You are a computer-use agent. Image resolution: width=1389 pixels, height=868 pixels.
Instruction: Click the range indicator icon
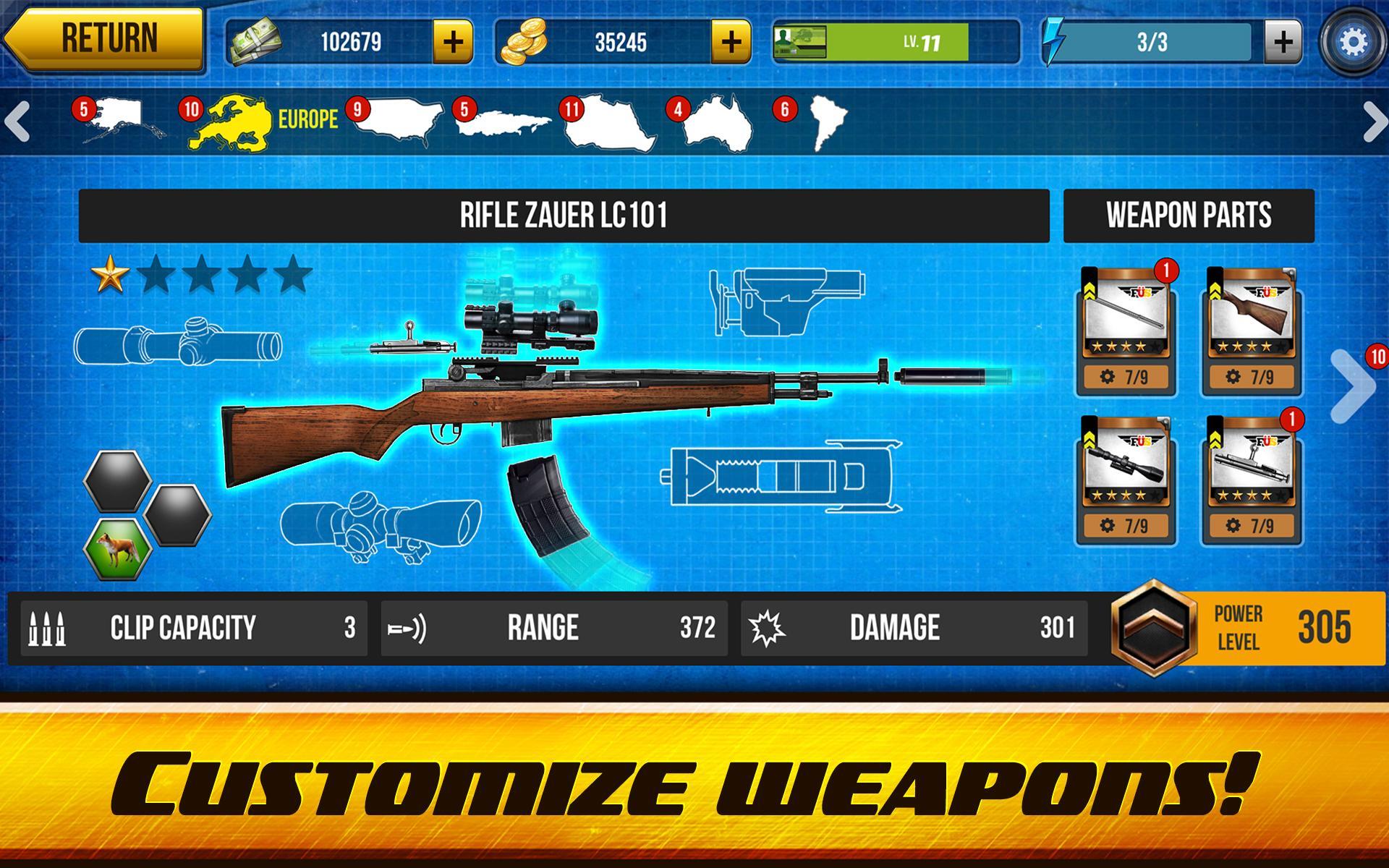click(409, 628)
